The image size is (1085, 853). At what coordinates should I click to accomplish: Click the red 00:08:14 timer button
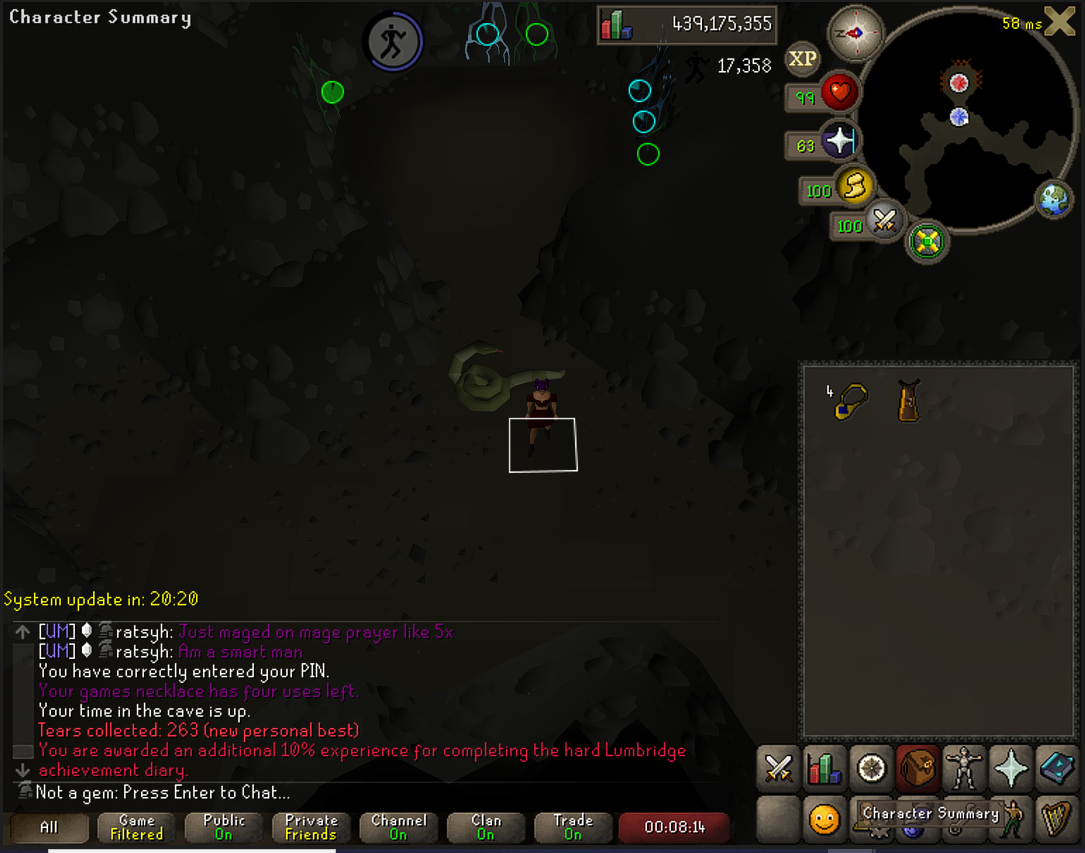point(674,827)
